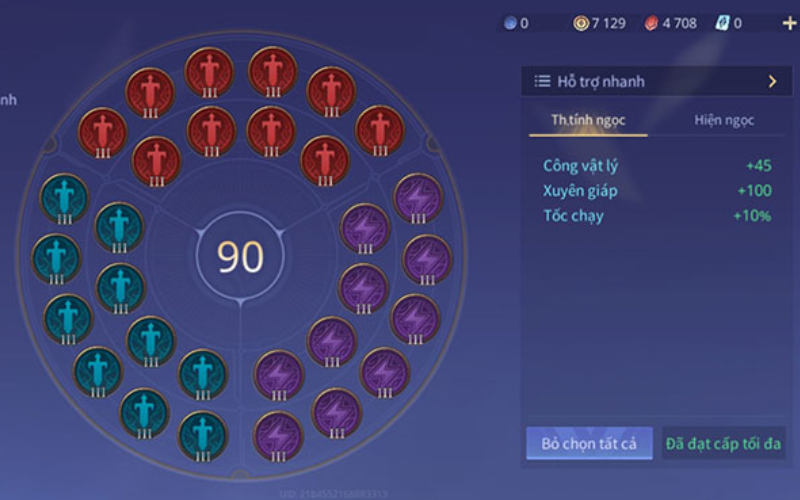The height and width of the screenshot is (500, 800).
Task: Click the Bỏ chọn tất cả button
Action: coord(589,443)
